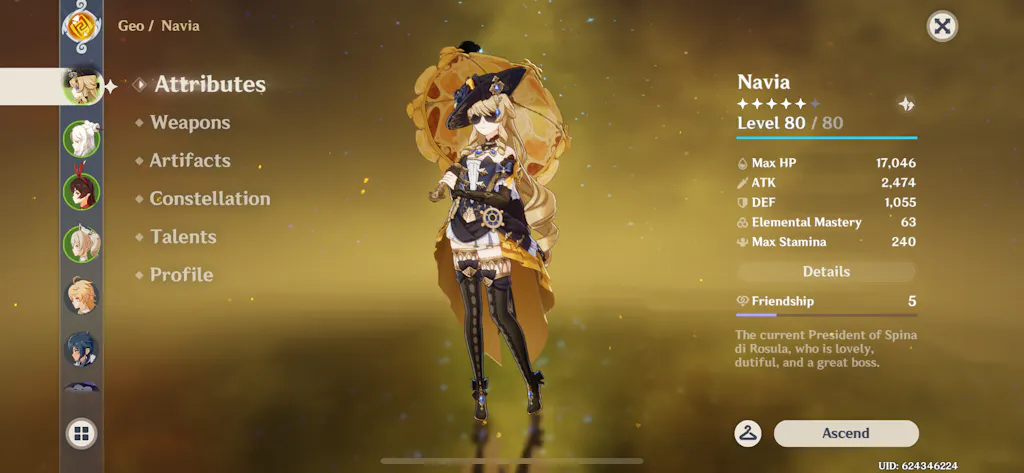Choose the red-bow character portrait
Screen dimensions: 1024x473
[x=81, y=190]
